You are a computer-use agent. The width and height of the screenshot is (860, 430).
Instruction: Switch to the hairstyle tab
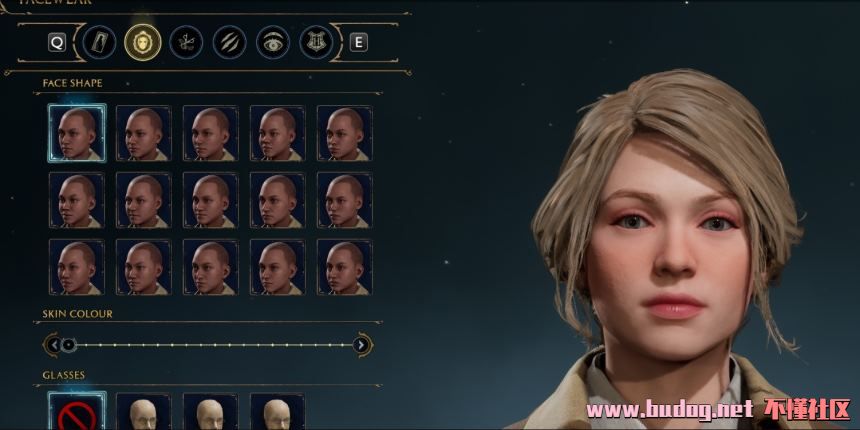(186, 42)
